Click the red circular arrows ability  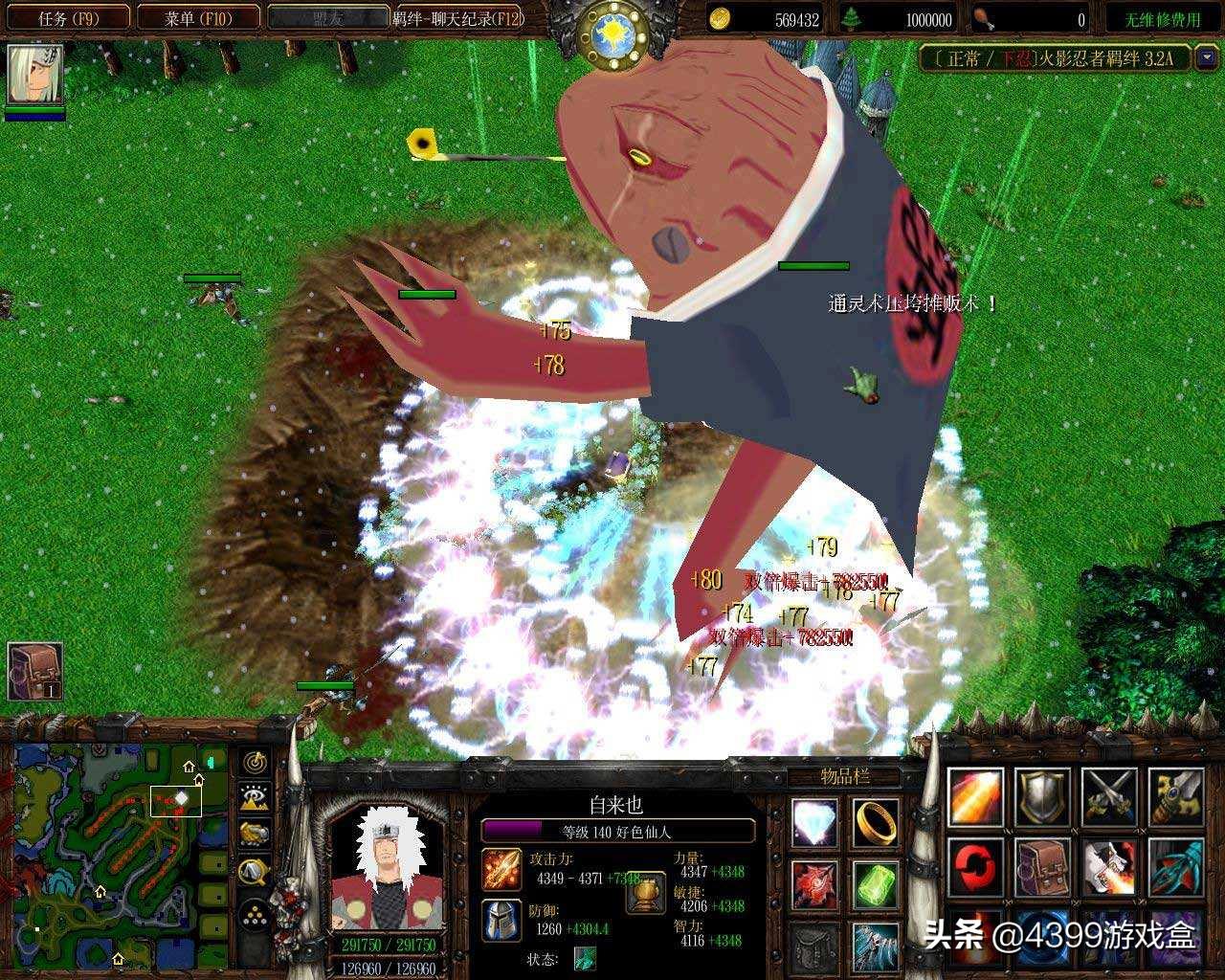pos(975,866)
